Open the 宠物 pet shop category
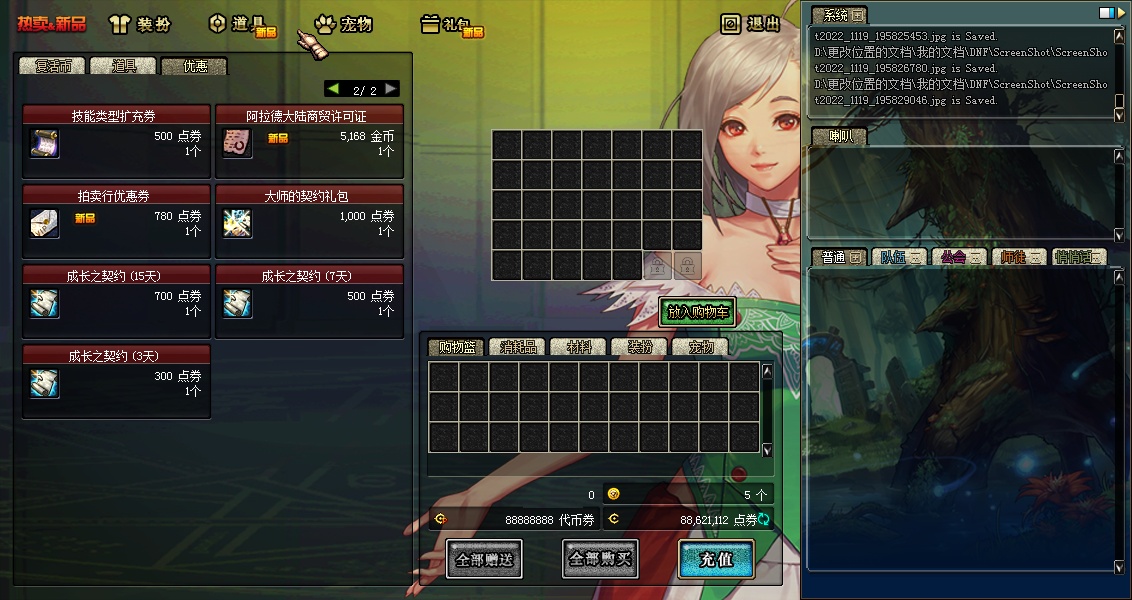1132x600 pixels. coord(343,24)
